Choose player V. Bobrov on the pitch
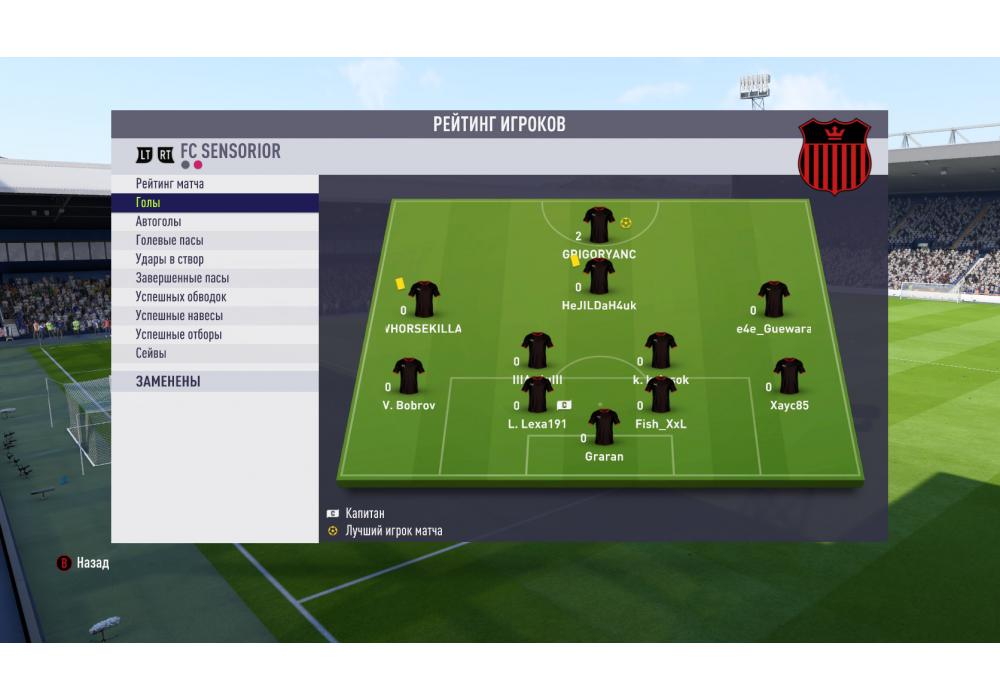 [408, 377]
